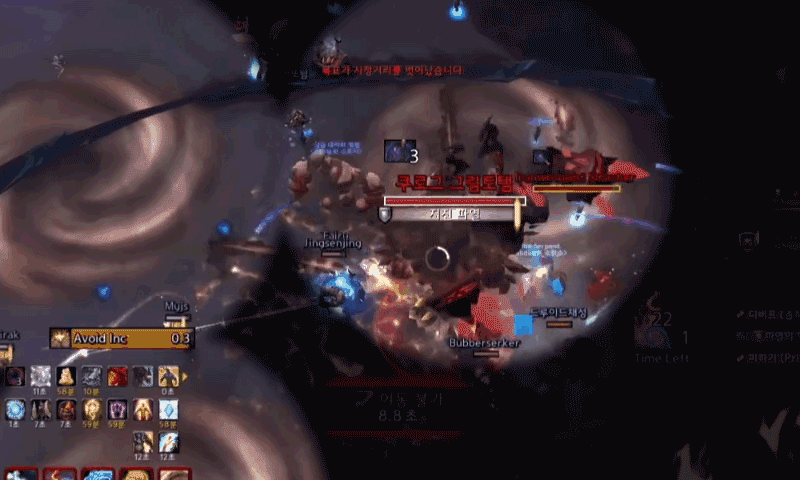The height and width of the screenshot is (480, 800).
Task: Click the white sparkle buff icon
Action: 41,376
